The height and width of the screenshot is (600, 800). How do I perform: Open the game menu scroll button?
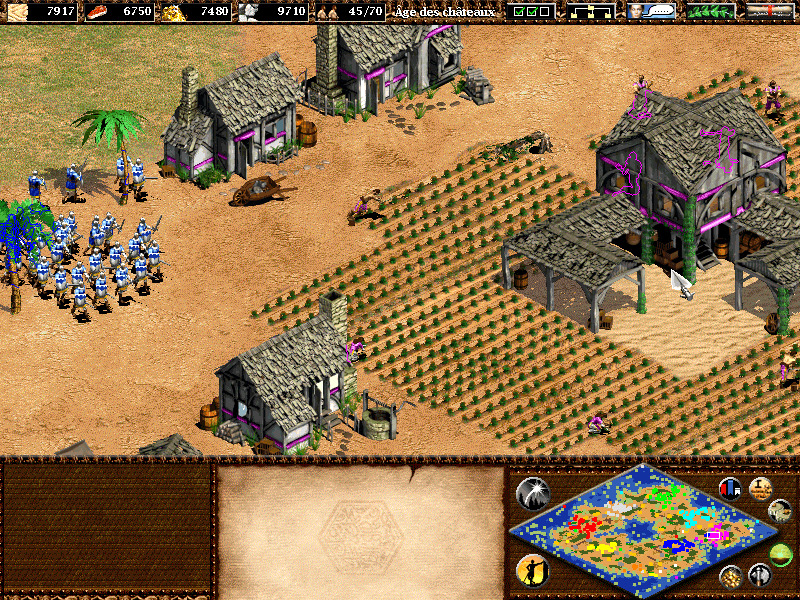[770, 11]
